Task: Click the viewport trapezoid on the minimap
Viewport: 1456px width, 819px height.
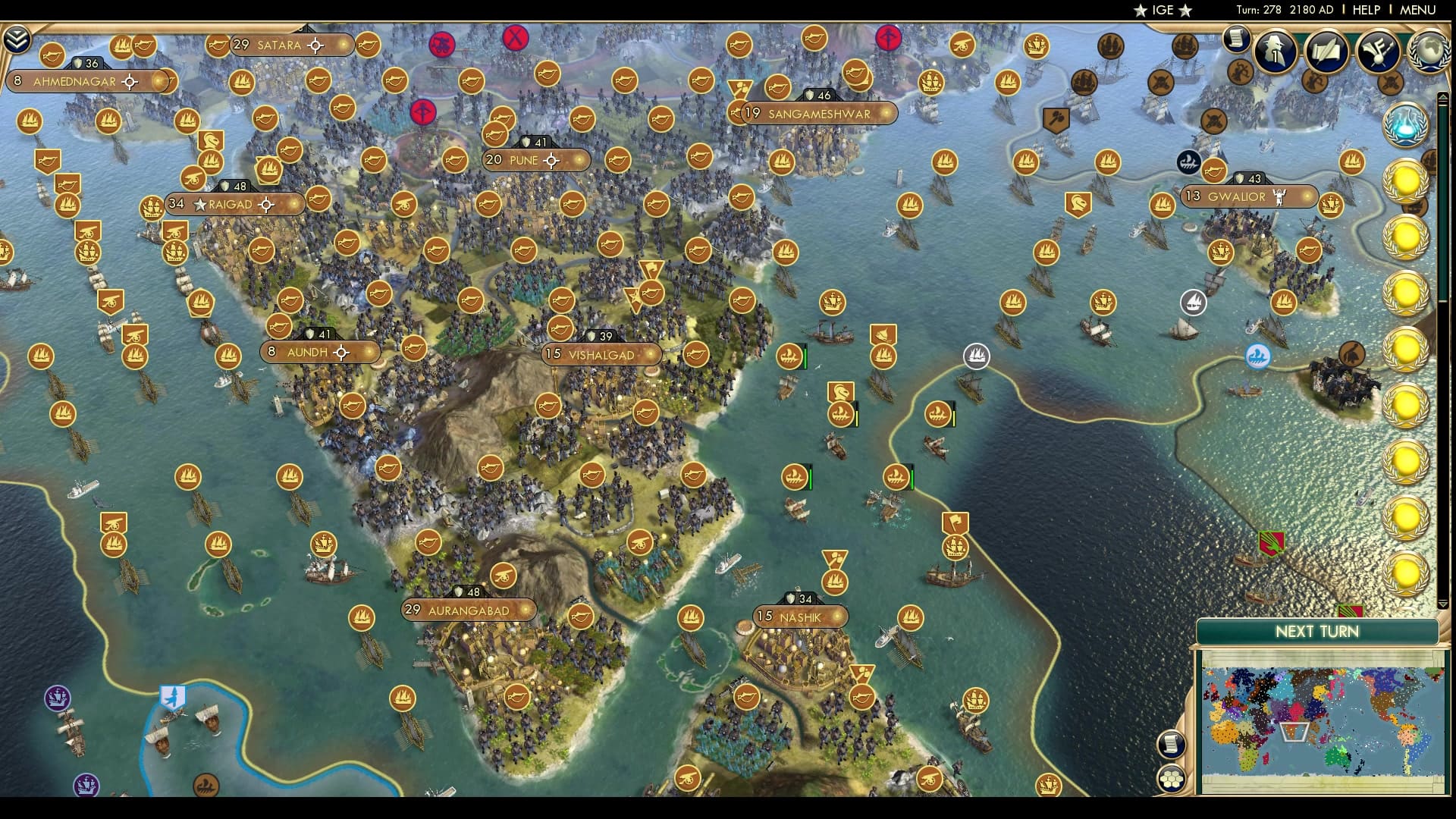Action: click(x=1293, y=733)
